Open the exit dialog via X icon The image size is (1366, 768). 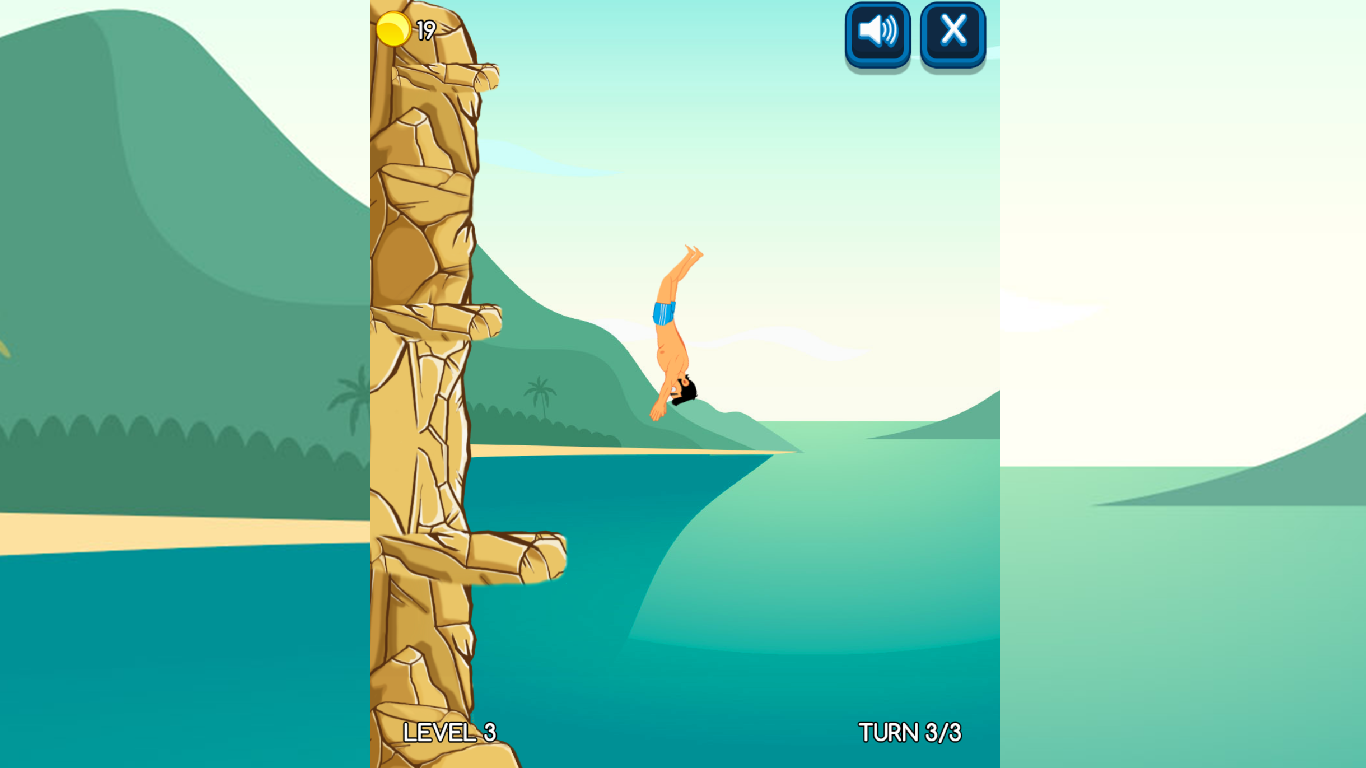click(952, 33)
